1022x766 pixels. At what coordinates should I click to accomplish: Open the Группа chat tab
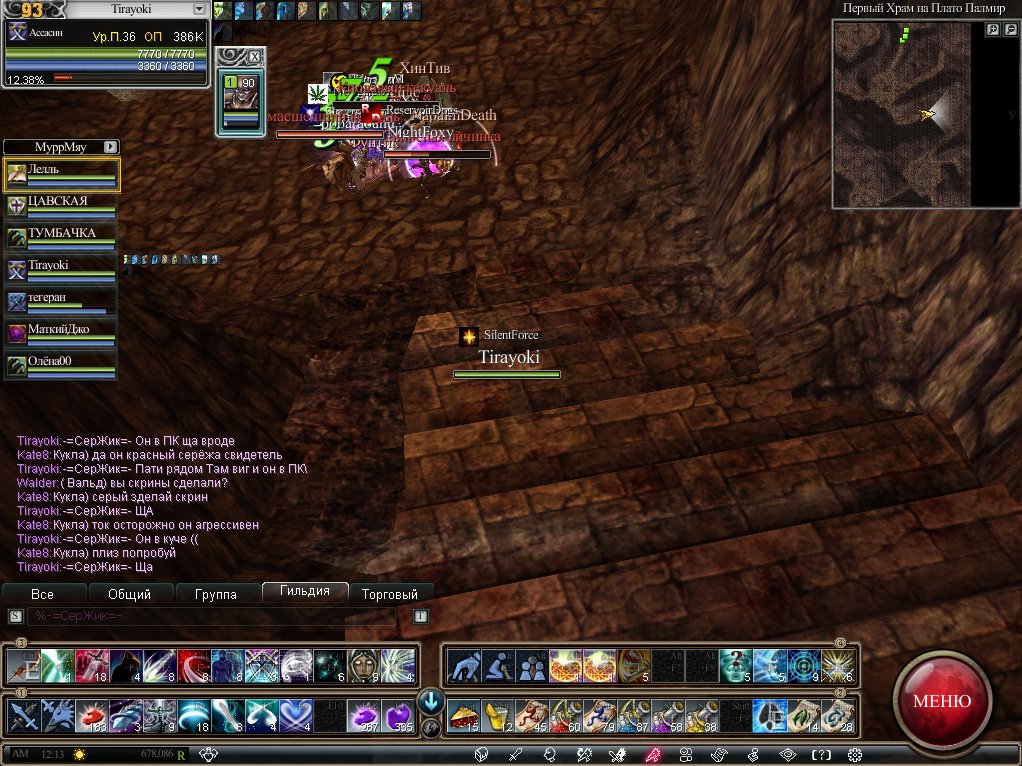click(x=217, y=594)
